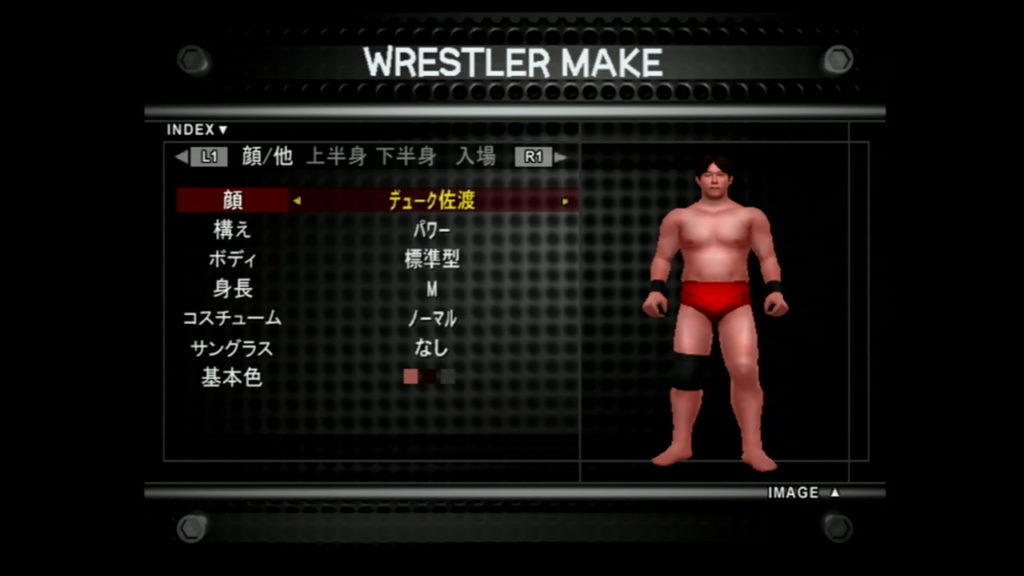This screenshot has width=1024, height=576.
Task: Open the コスチューム row
Action: (232, 319)
